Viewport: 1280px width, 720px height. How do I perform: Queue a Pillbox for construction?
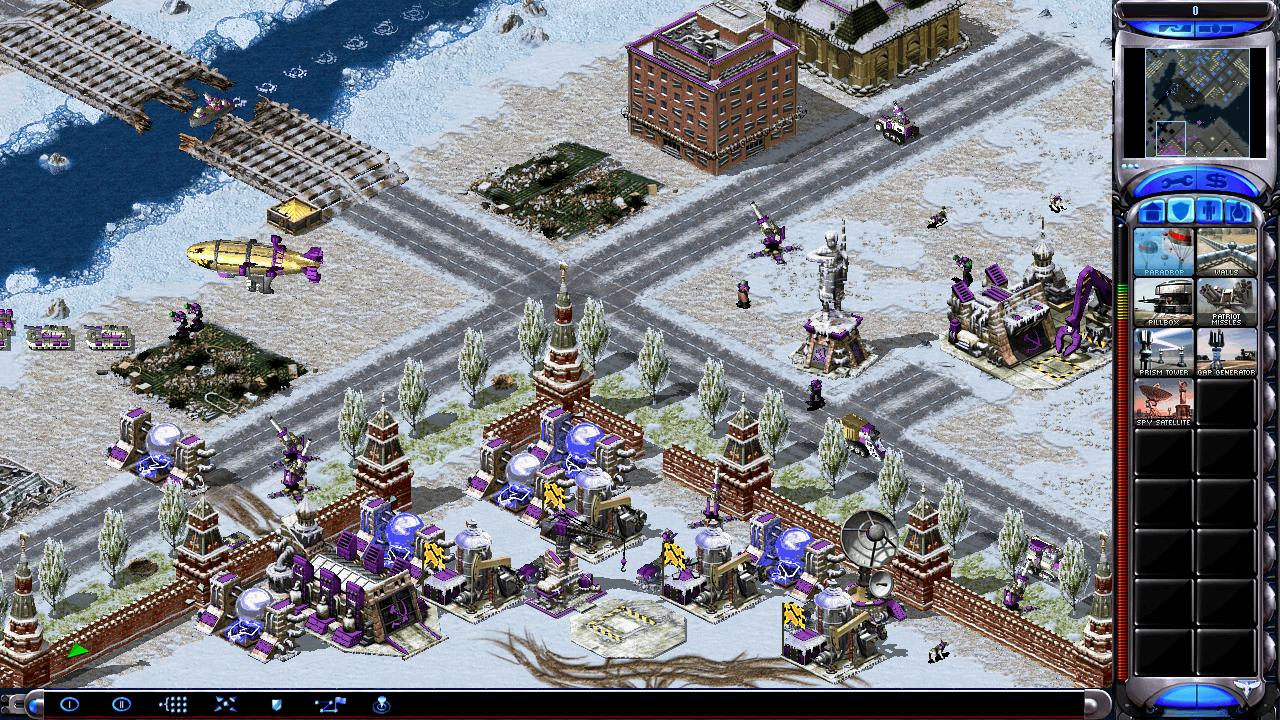tap(1163, 302)
